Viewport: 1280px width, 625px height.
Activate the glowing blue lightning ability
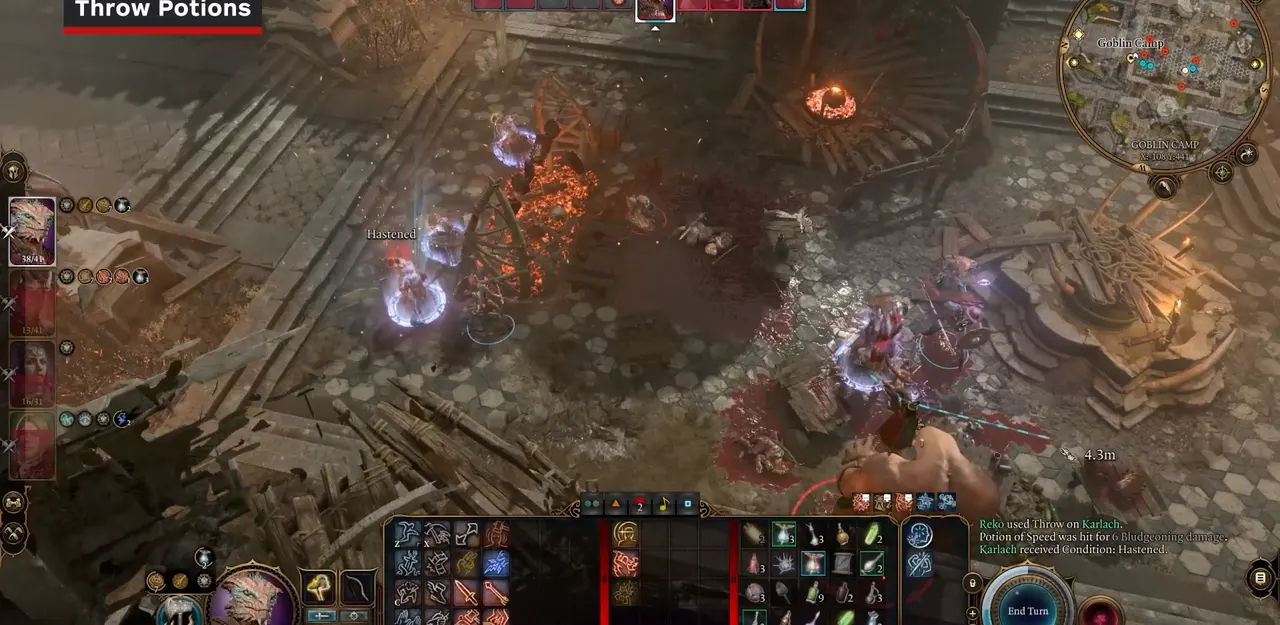(495, 563)
